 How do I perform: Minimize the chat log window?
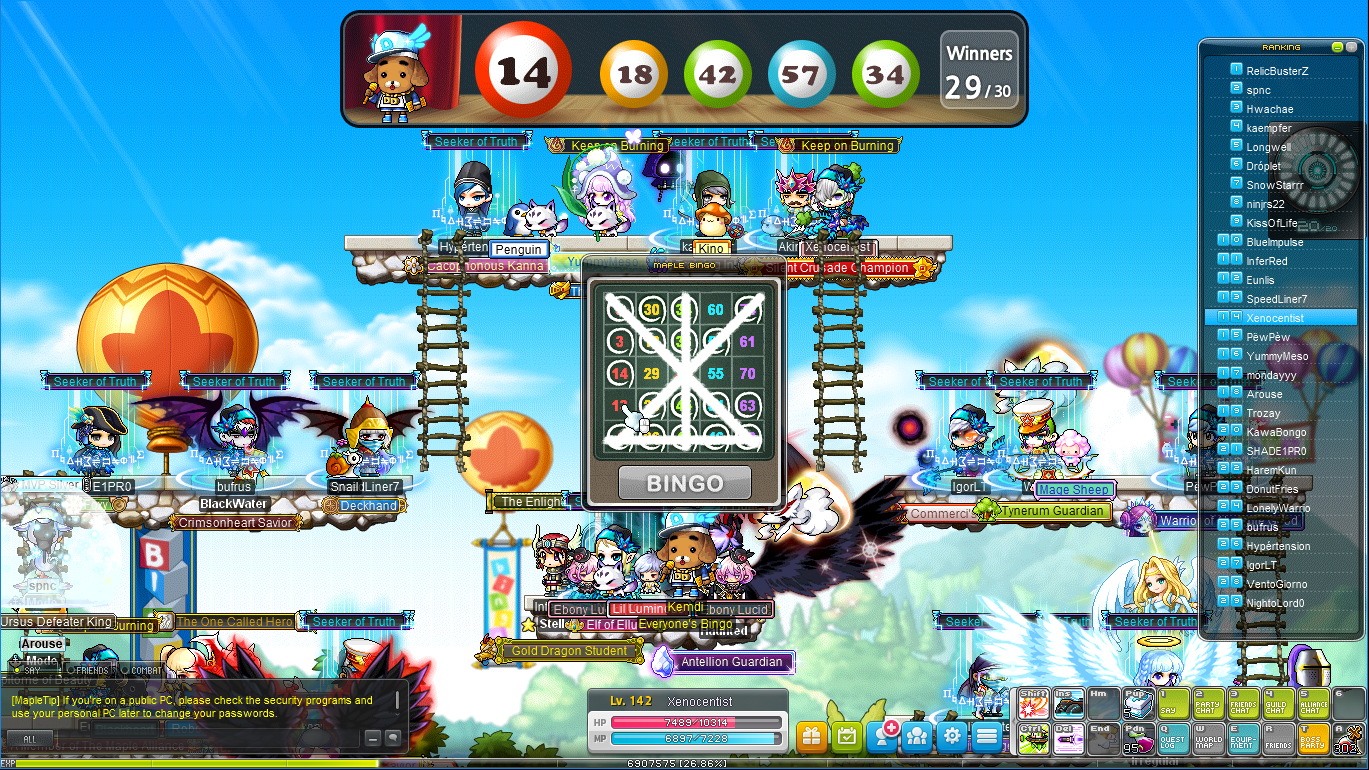pos(373,738)
